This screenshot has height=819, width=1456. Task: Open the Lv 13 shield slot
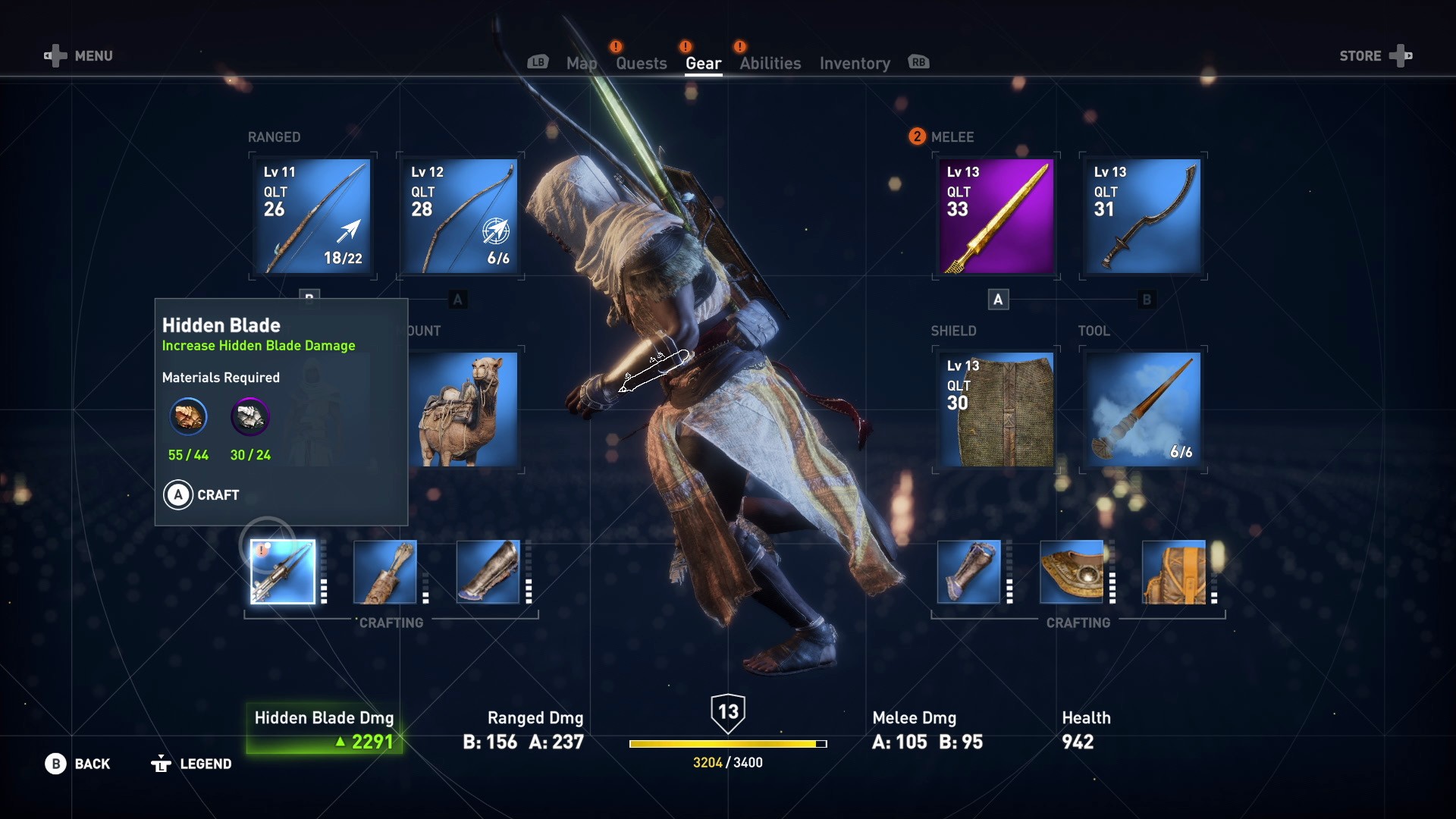point(996,409)
